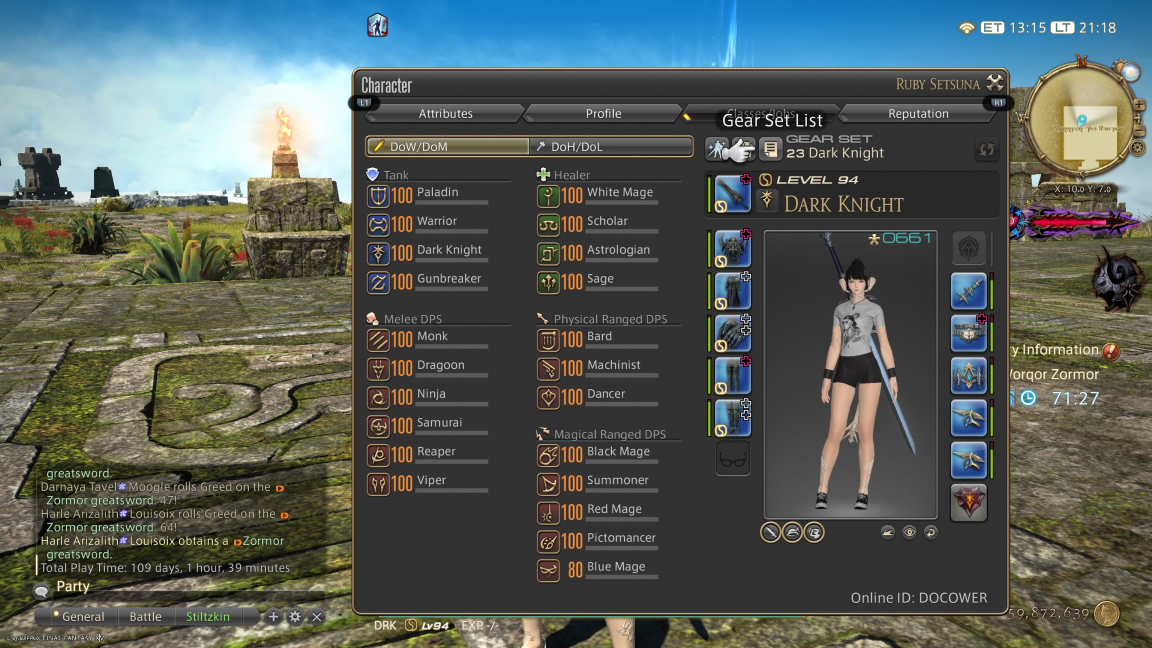Select the Samurai job entry
This screenshot has width=1152, height=648.
click(x=439, y=424)
